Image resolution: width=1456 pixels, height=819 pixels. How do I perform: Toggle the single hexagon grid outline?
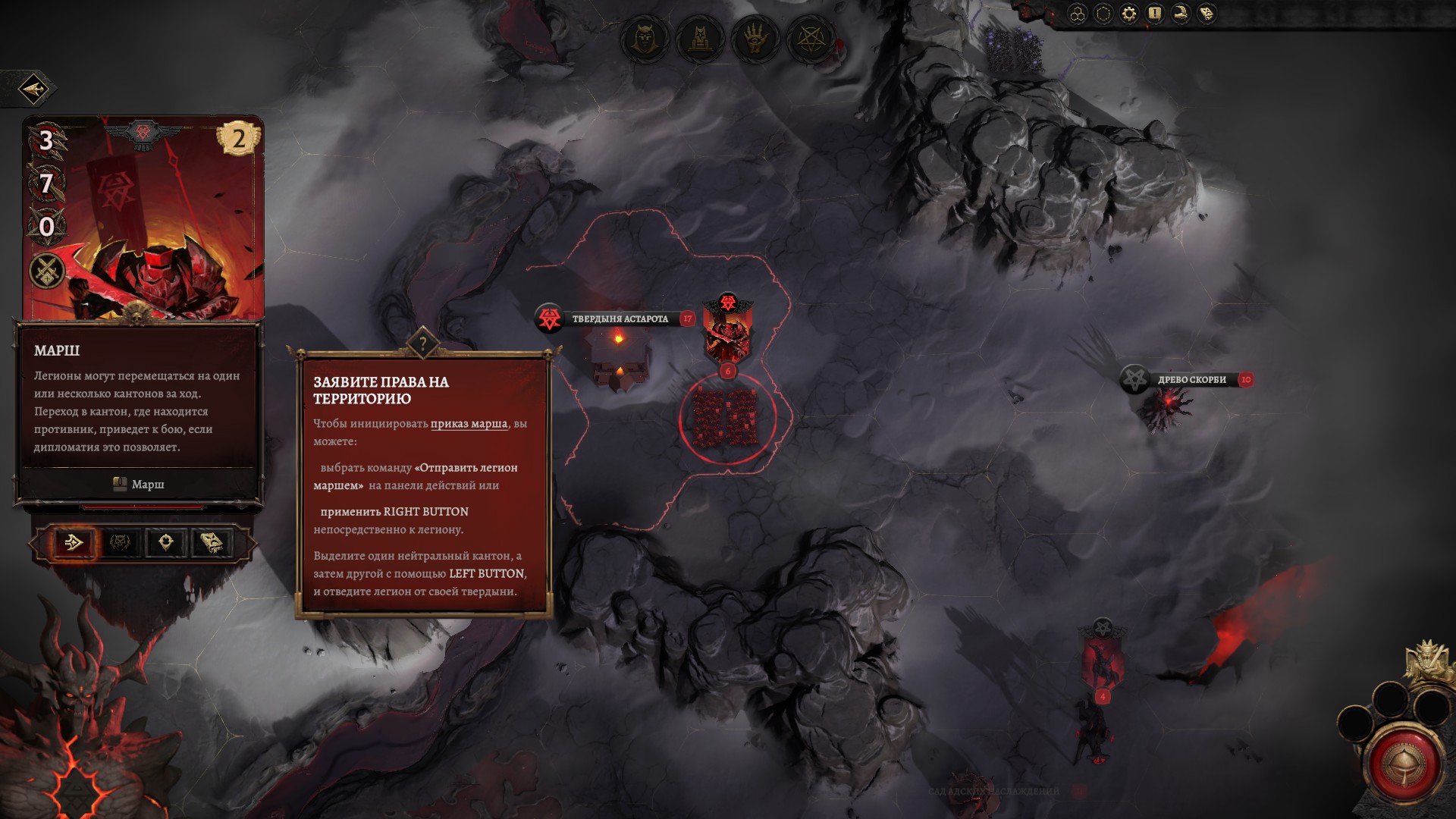1103,14
